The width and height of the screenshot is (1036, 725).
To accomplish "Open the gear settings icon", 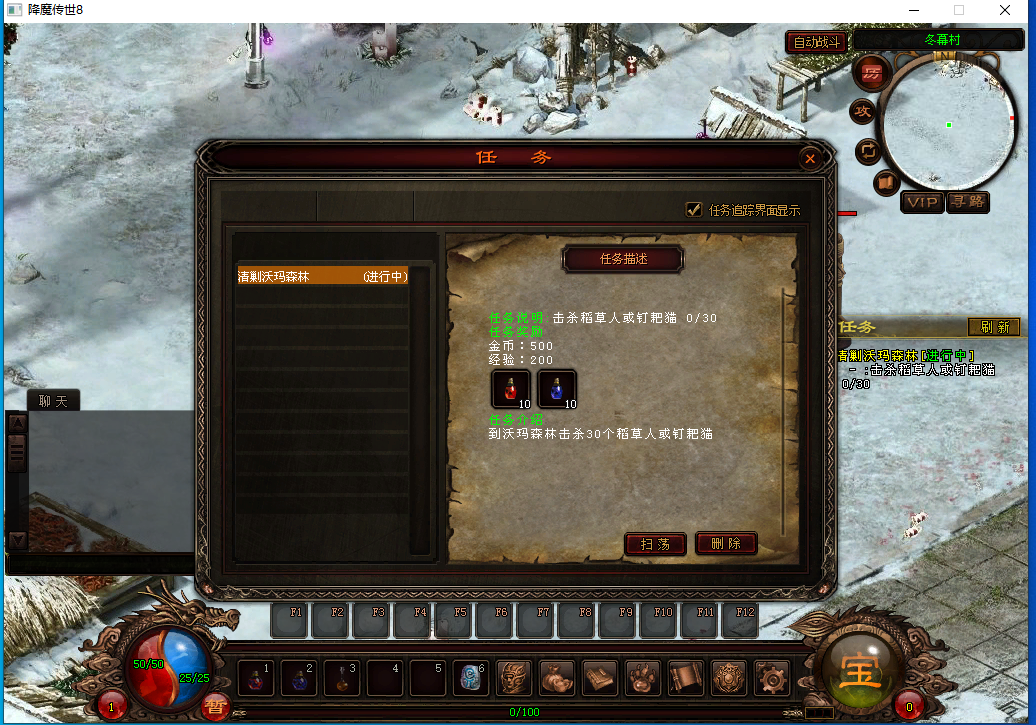I will tap(771, 677).
